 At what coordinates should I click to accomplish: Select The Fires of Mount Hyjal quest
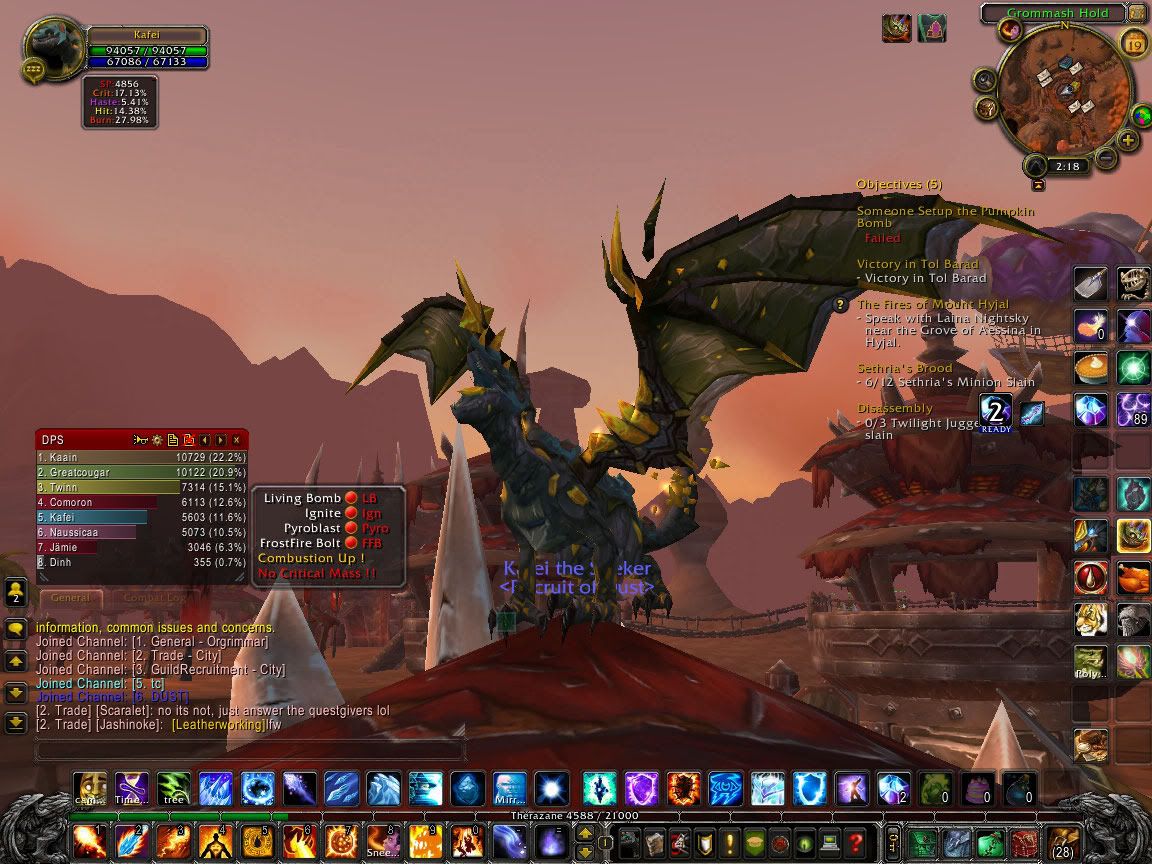click(932, 304)
